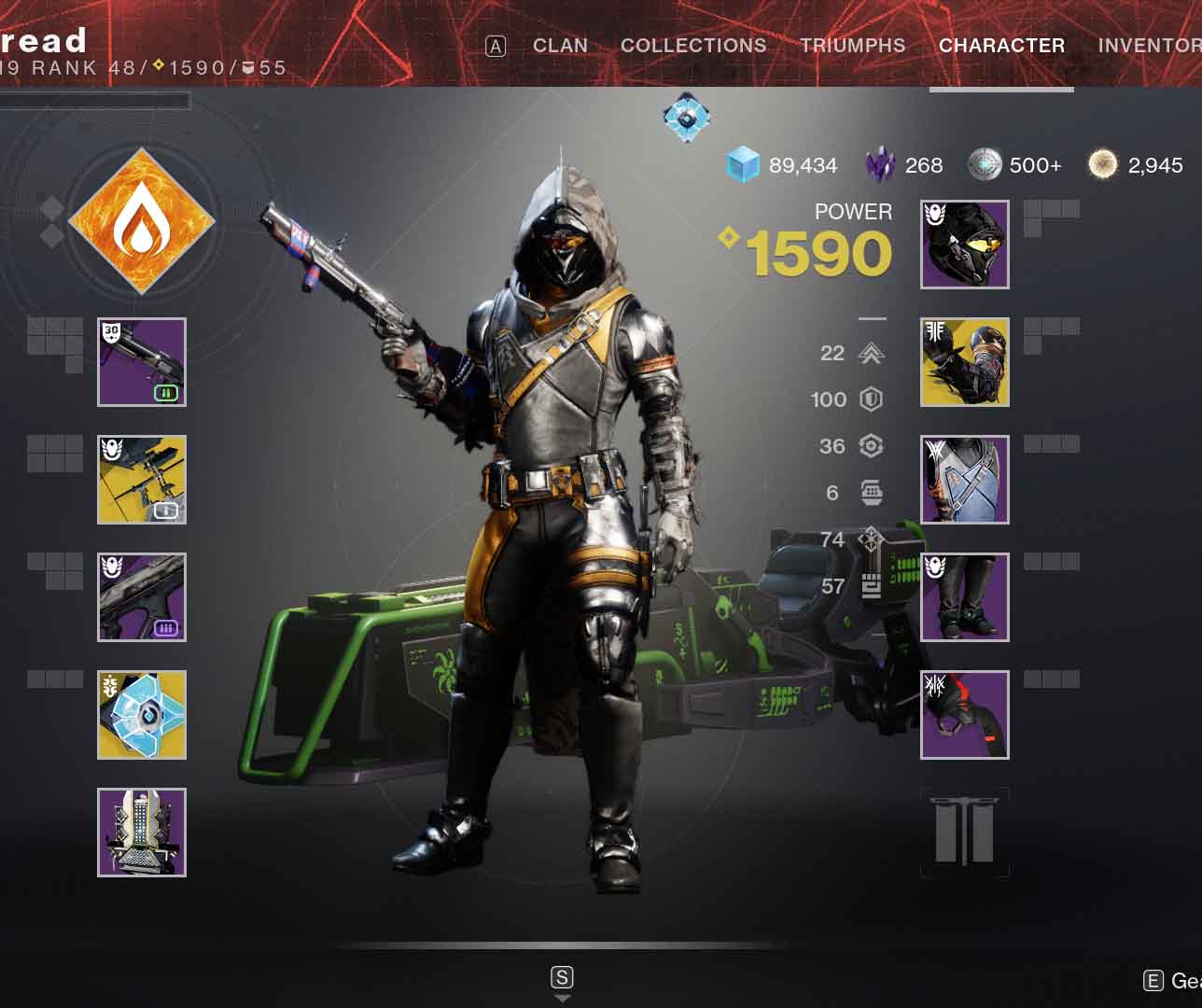This screenshot has width=1202, height=1008.
Task: Click the Clan menu item
Action: click(x=559, y=45)
